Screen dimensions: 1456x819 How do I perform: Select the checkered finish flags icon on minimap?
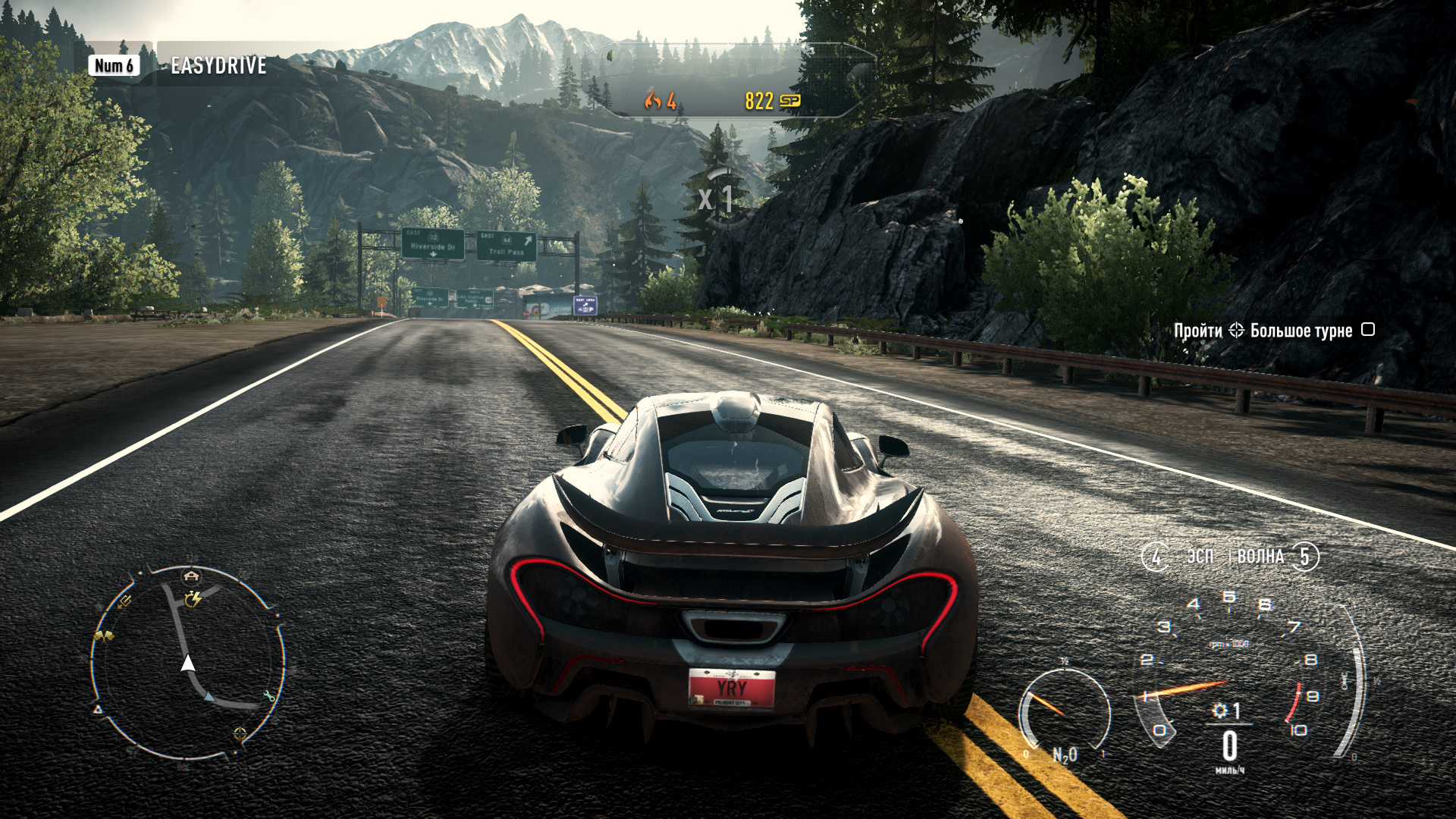click(x=104, y=635)
